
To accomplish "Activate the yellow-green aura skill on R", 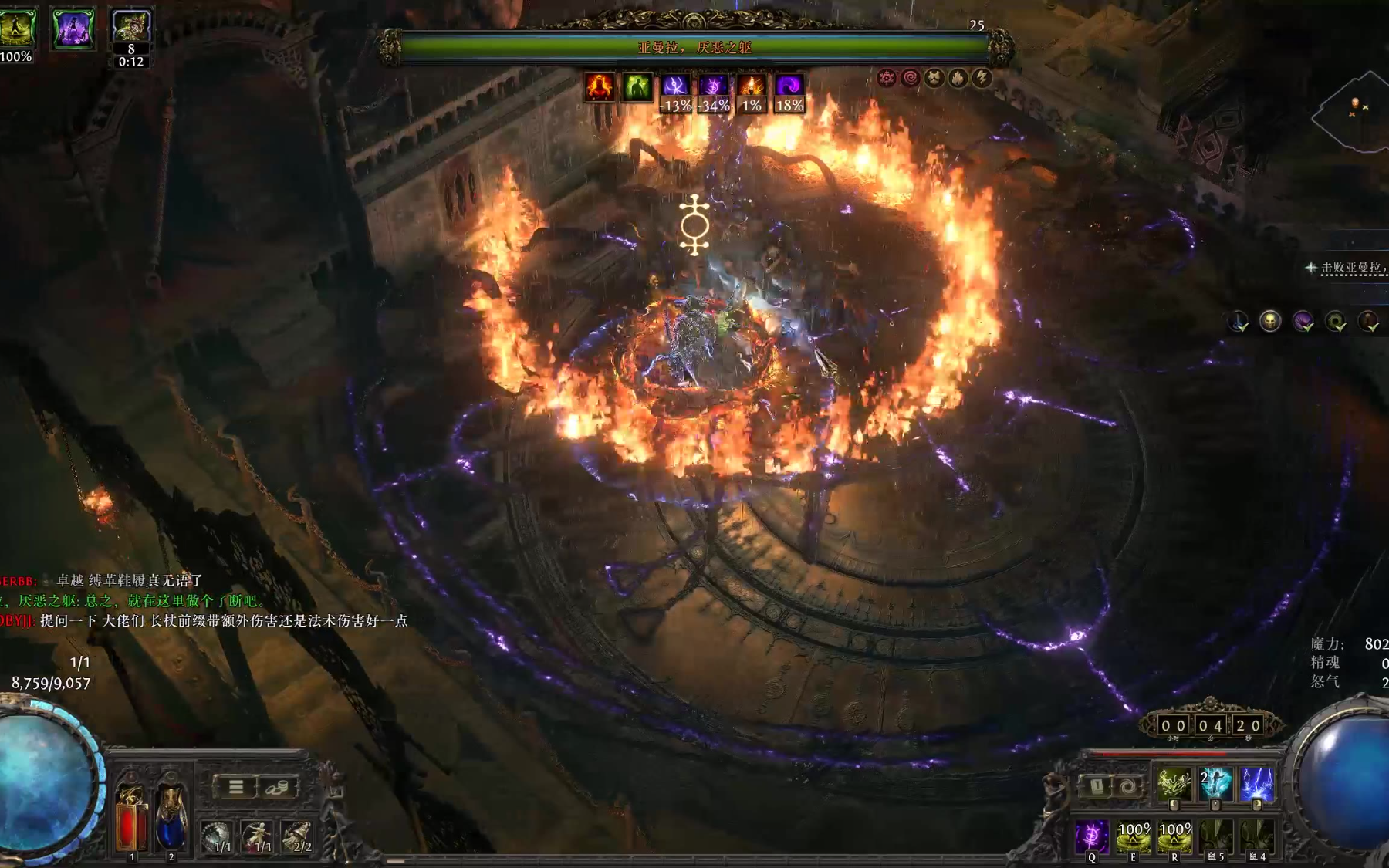I will click(x=1174, y=836).
